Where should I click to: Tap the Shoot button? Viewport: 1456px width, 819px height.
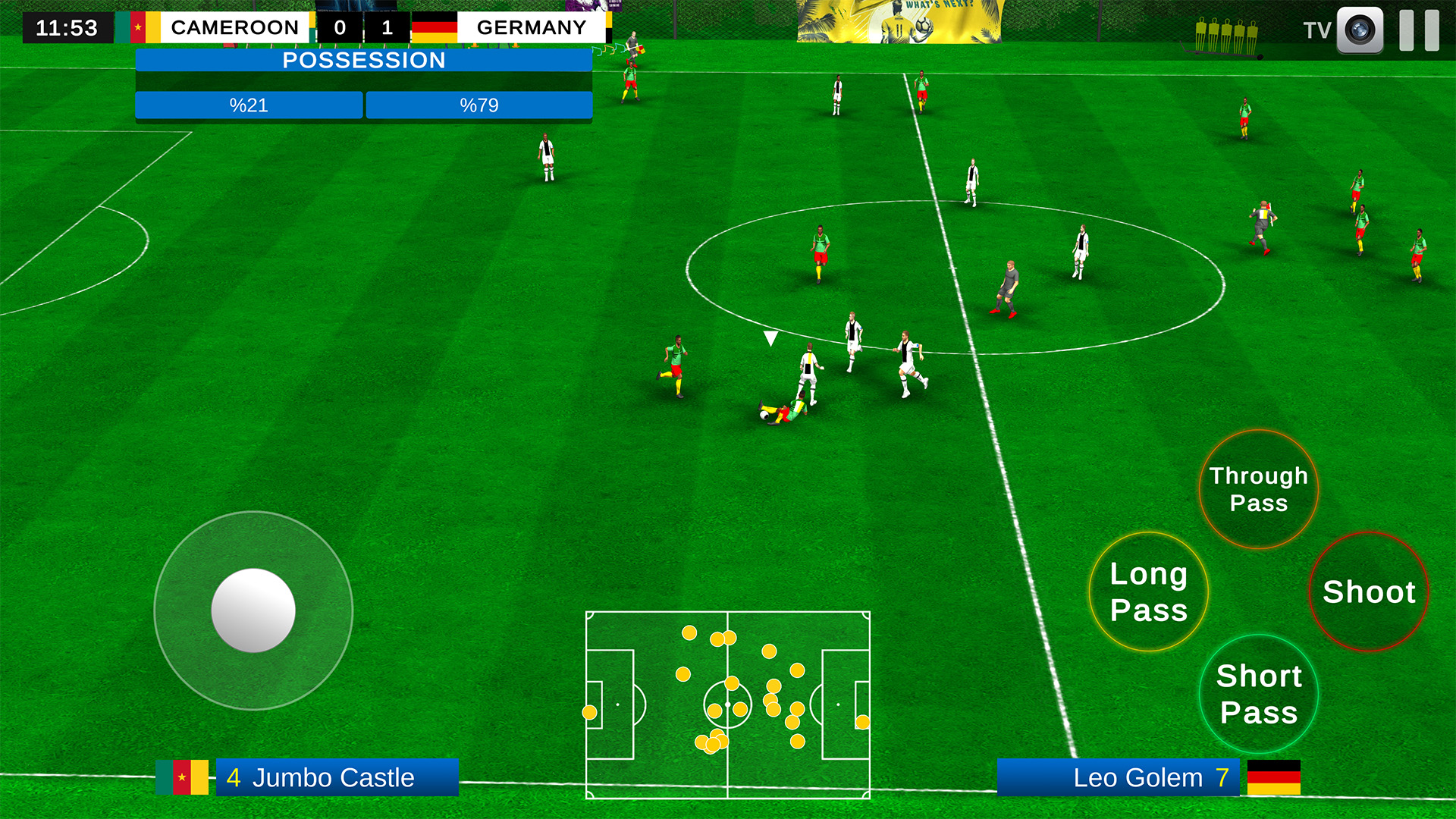click(1368, 591)
